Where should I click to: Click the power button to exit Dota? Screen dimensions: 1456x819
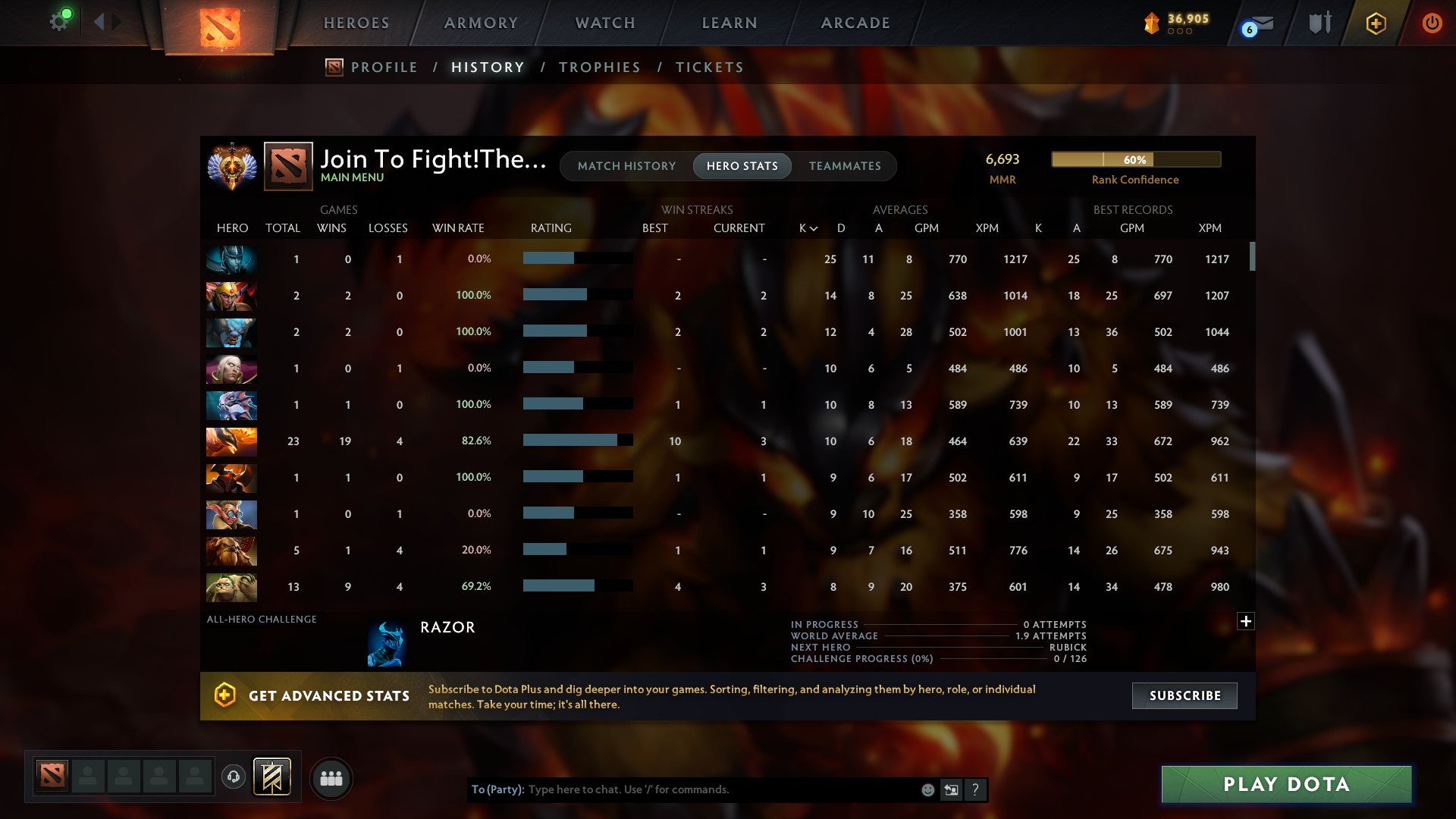point(1432,23)
